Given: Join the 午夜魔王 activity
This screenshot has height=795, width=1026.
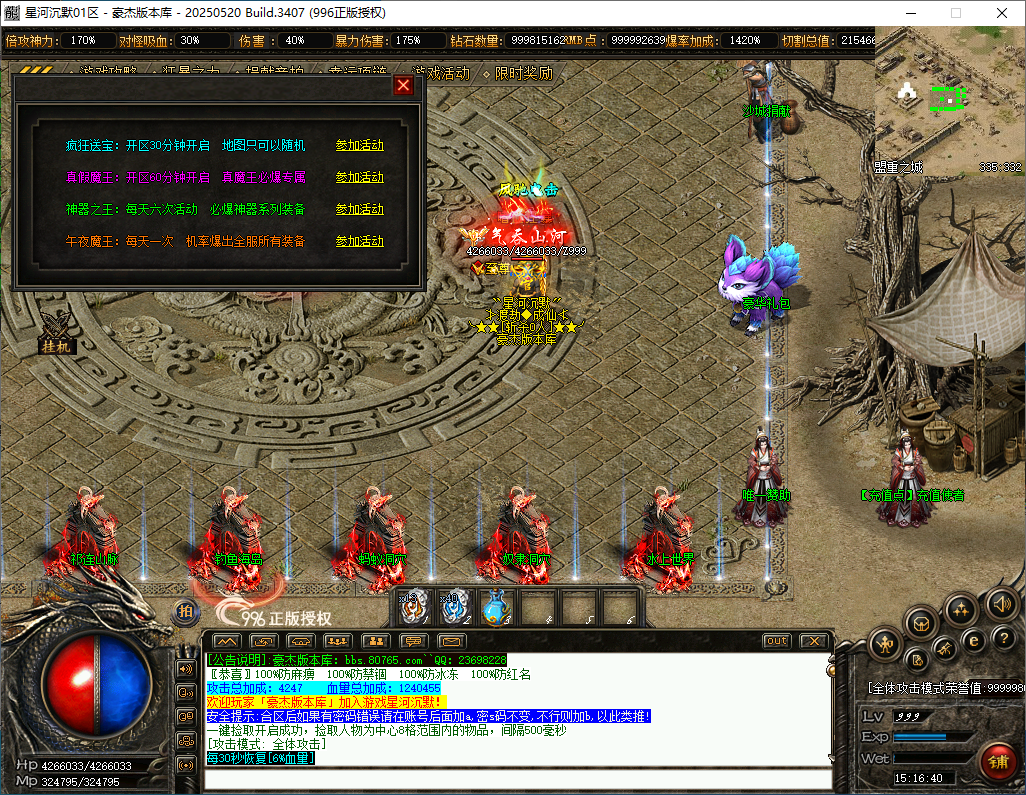Looking at the screenshot, I should pos(359,242).
